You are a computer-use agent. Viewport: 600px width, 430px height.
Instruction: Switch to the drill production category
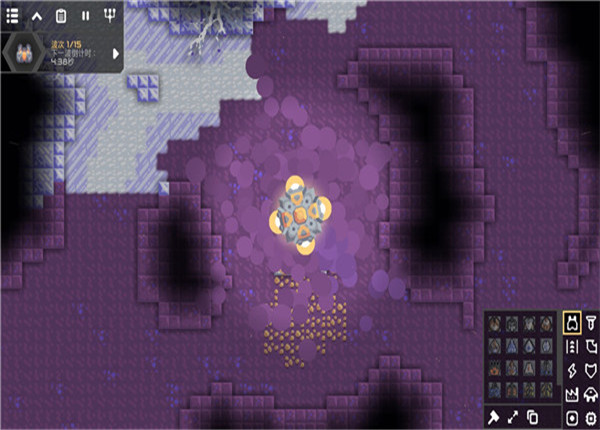click(591, 322)
